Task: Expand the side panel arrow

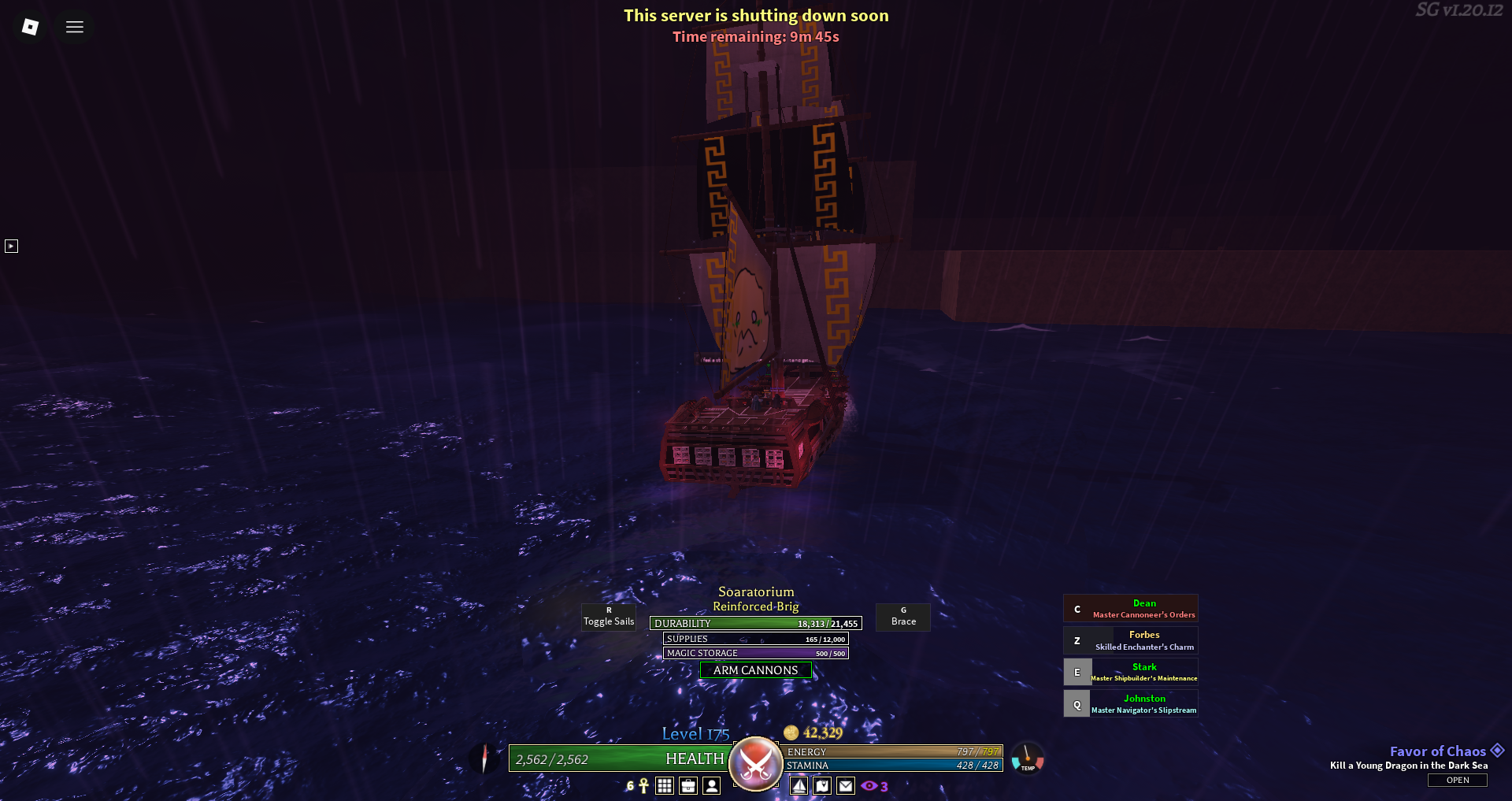Action: (x=11, y=247)
